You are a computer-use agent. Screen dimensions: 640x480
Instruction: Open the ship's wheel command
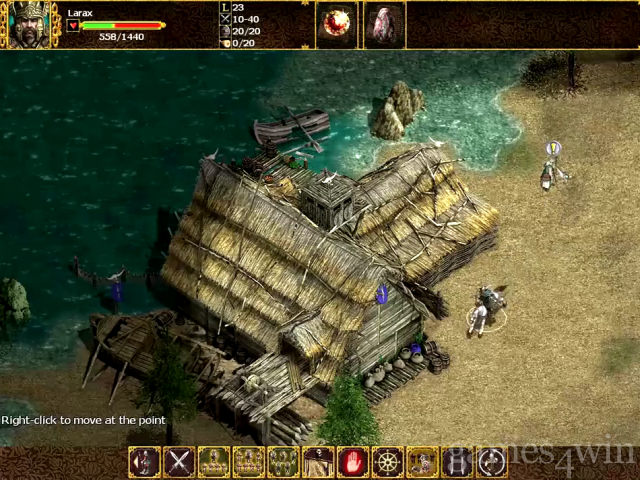pos(388,462)
